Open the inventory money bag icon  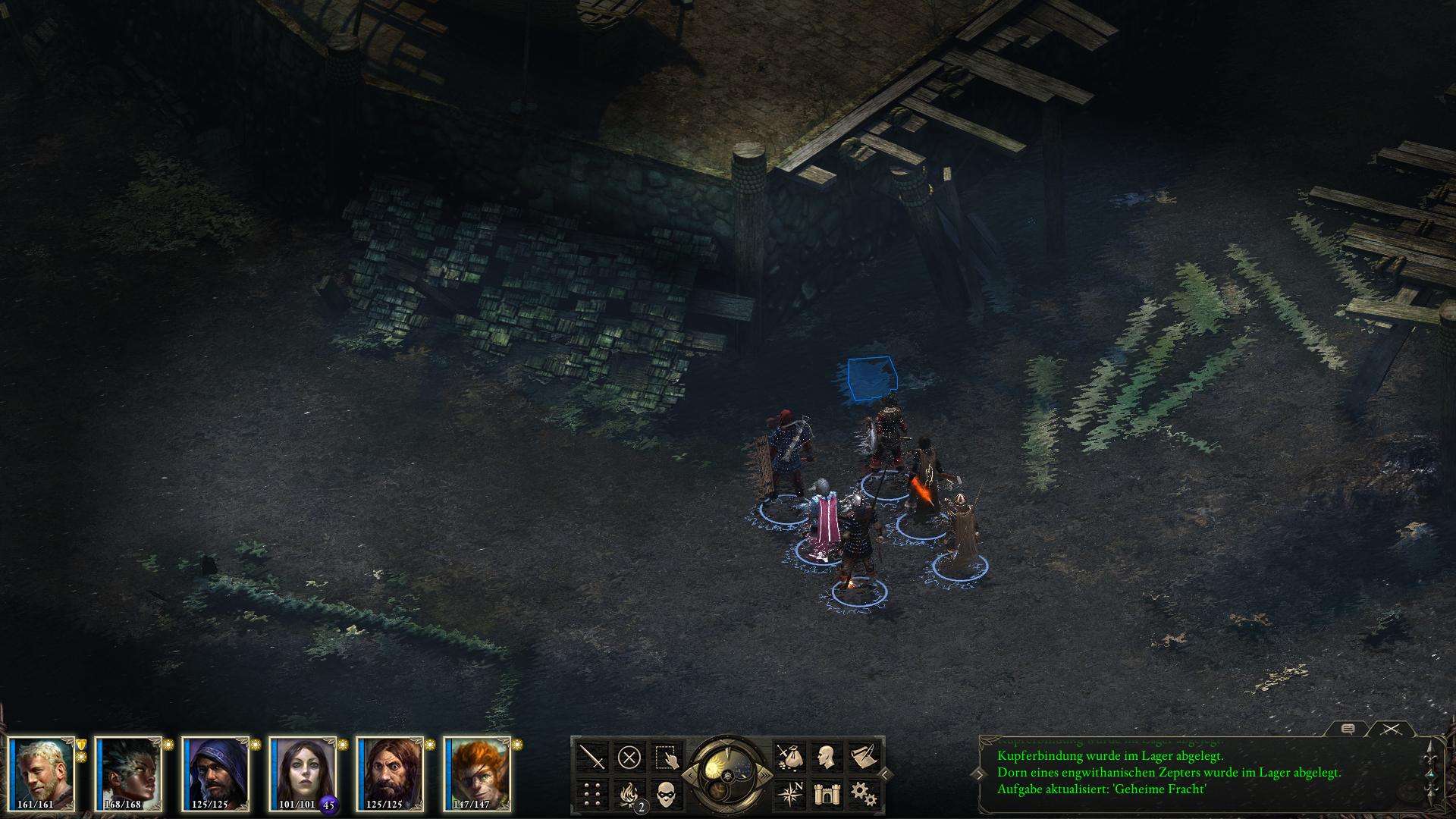click(789, 757)
